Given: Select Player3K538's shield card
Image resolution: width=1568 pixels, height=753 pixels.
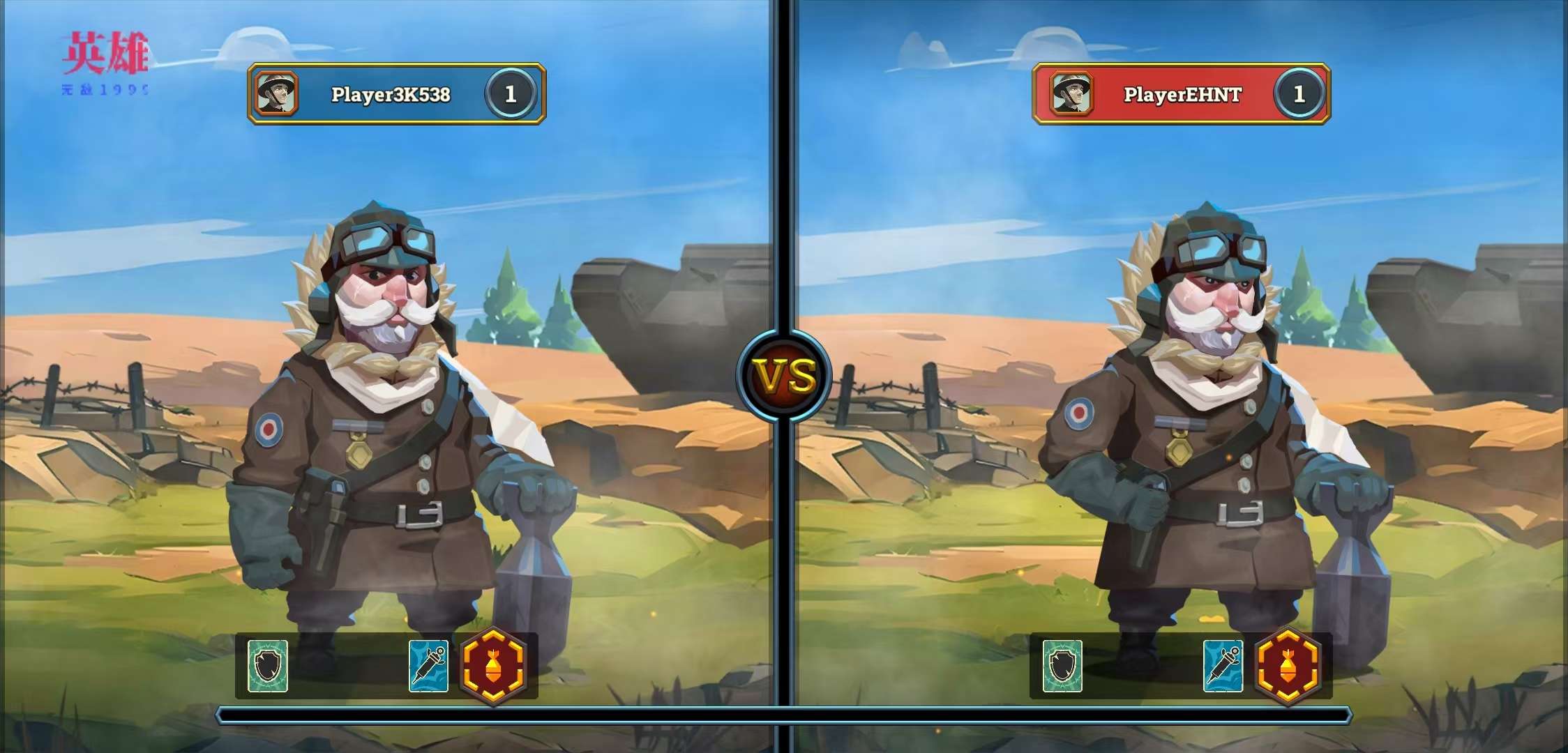Looking at the screenshot, I should pos(268,666).
